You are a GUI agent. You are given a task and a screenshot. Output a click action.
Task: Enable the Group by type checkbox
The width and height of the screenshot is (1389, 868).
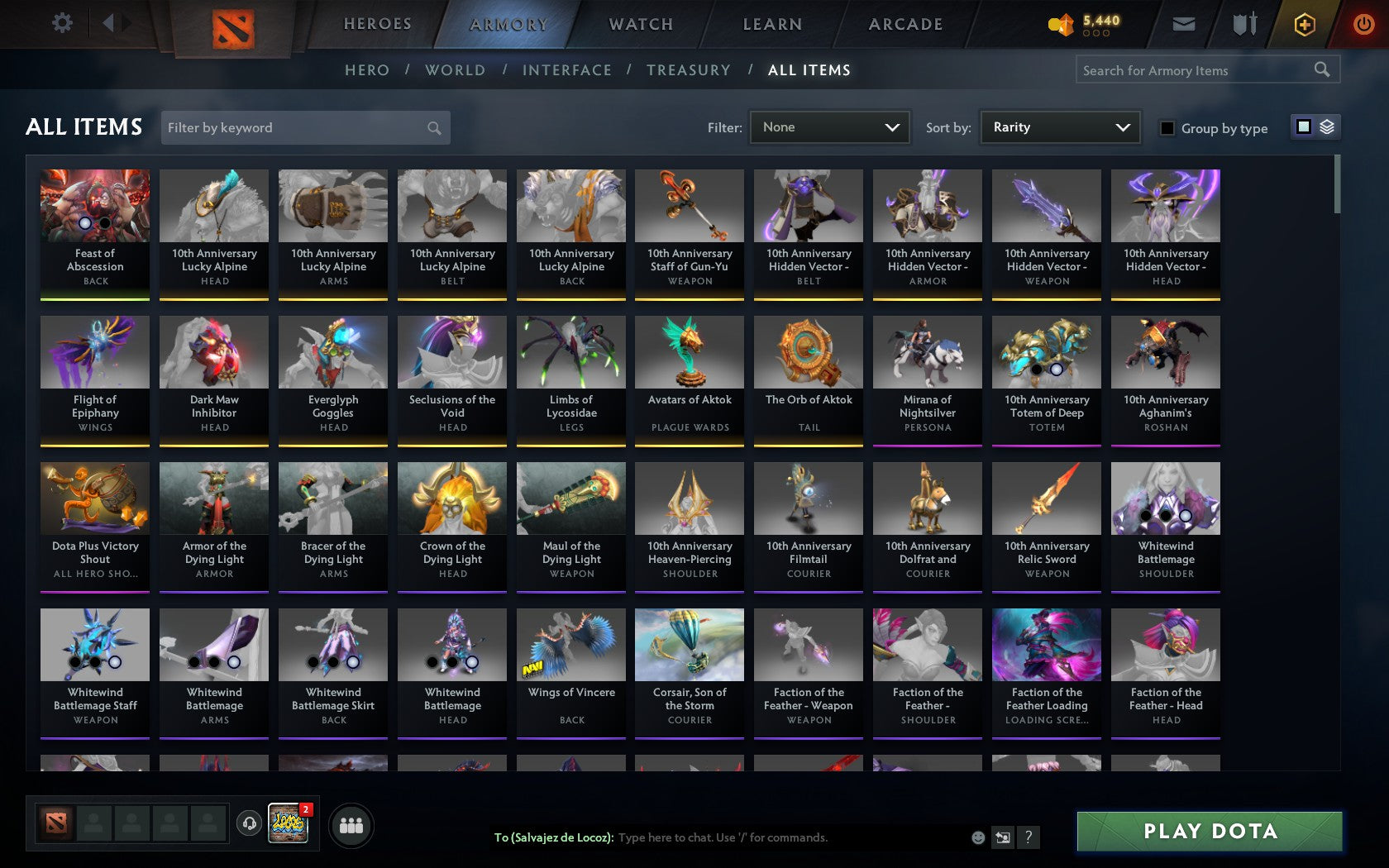click(x=1166, y=129)
